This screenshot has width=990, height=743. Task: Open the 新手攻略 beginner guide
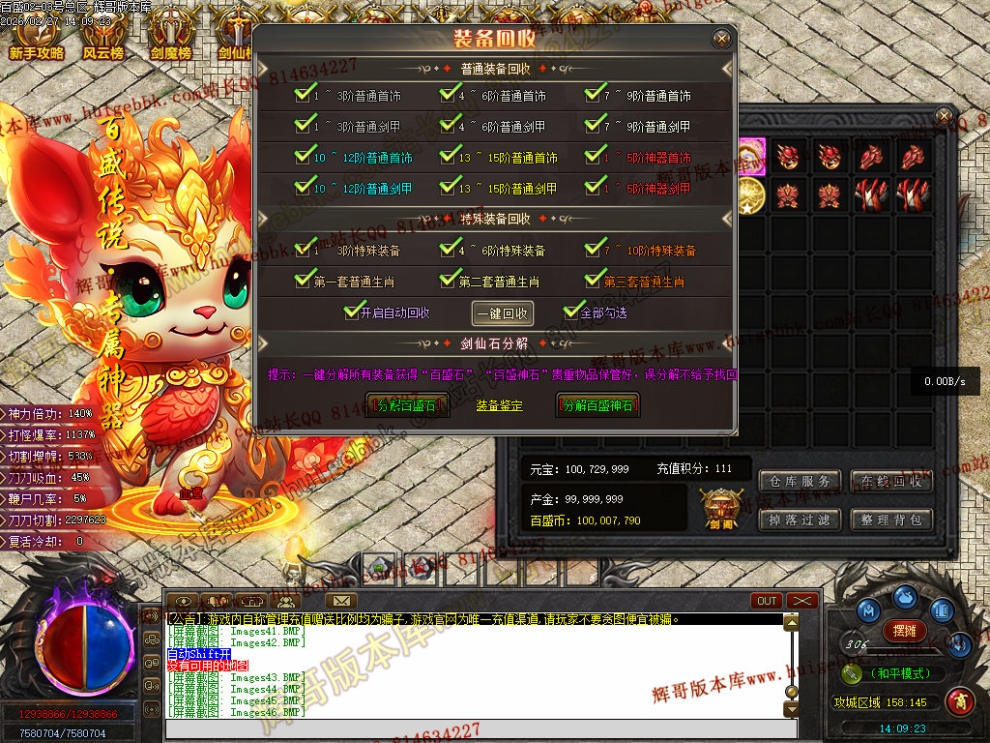36,38
